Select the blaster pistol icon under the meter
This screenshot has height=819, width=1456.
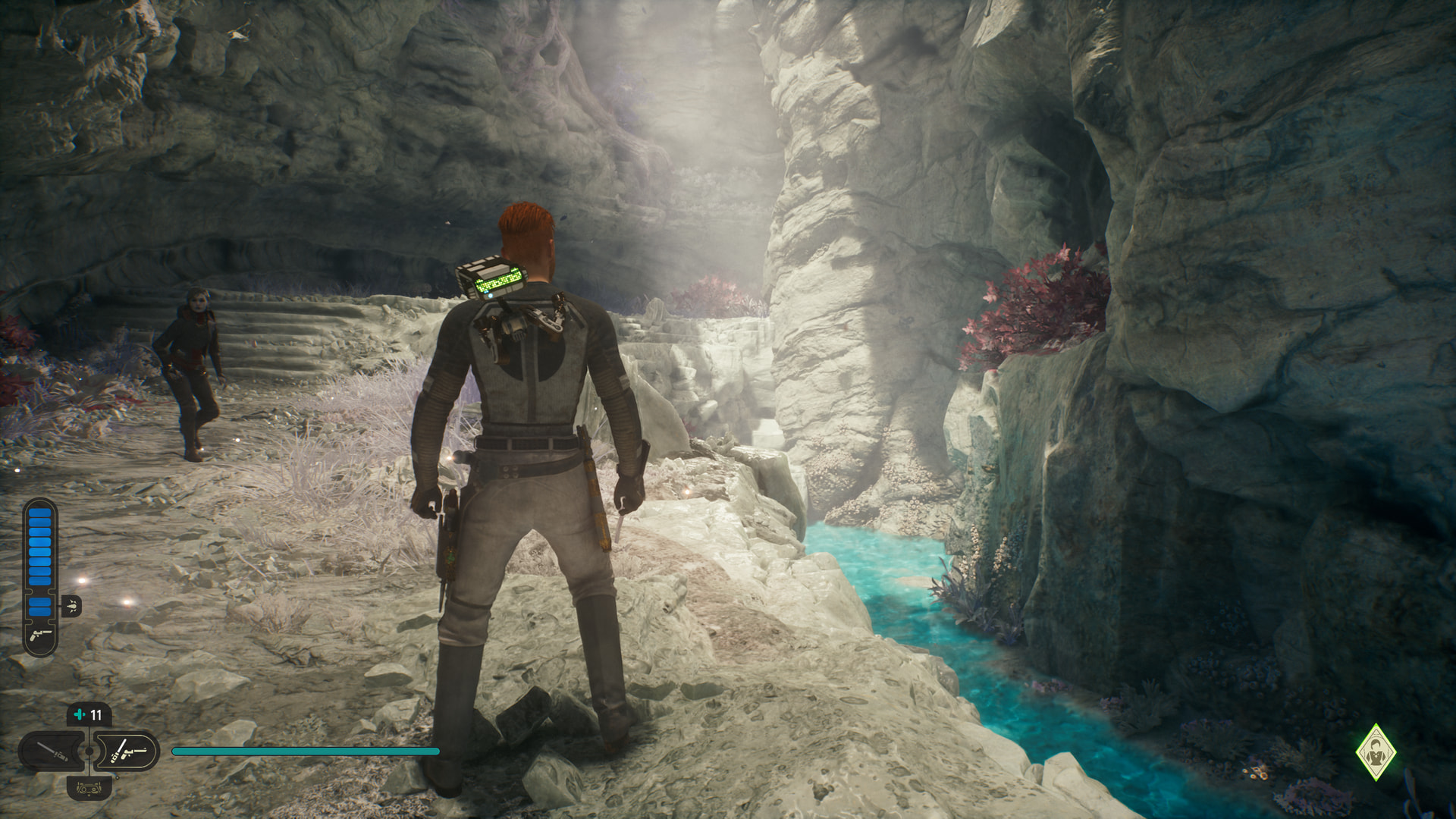(40, 635)
